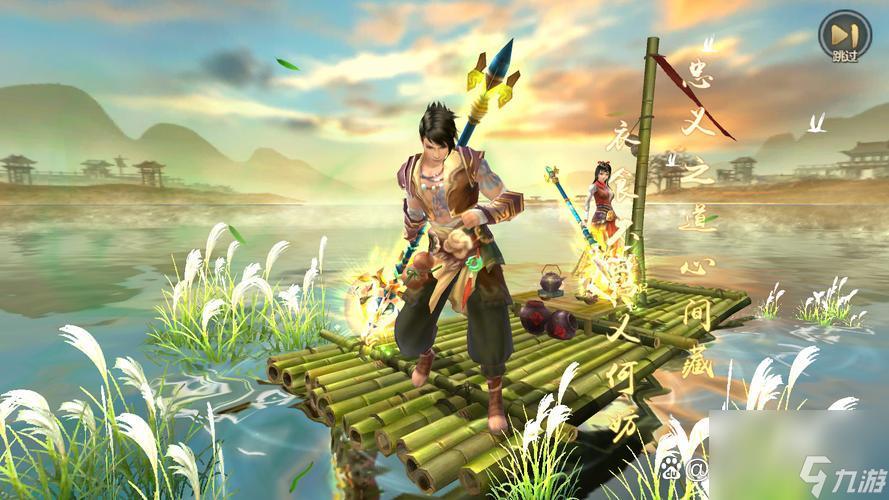The width and height of the screenshot is (889, 500).
Task: Skip the cutscene with 跳过 button
Action: pyautogui.click(x=843, y=36)
